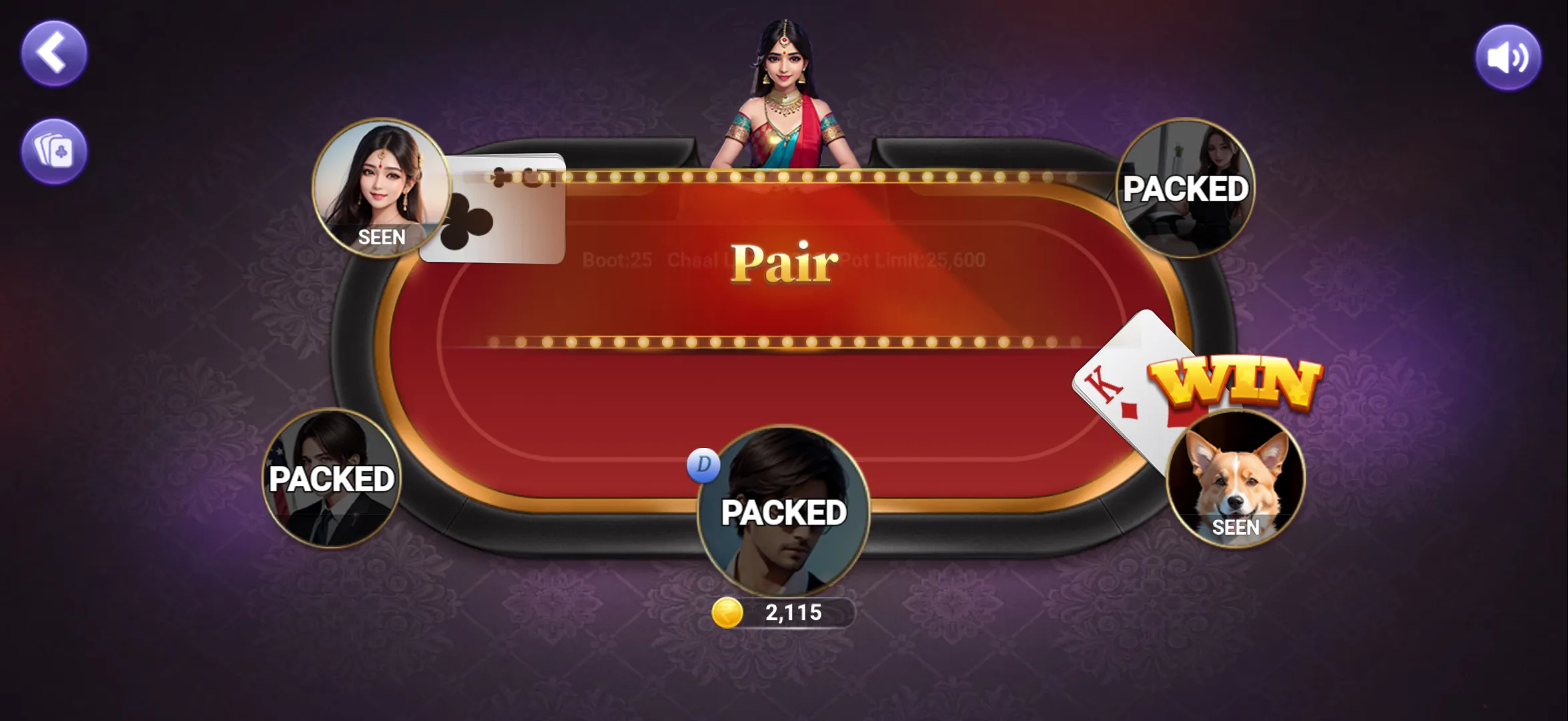Select the Pair hand result label
Screen dimensions: 1568x721
pyautogui.click(x=784, y=262)
